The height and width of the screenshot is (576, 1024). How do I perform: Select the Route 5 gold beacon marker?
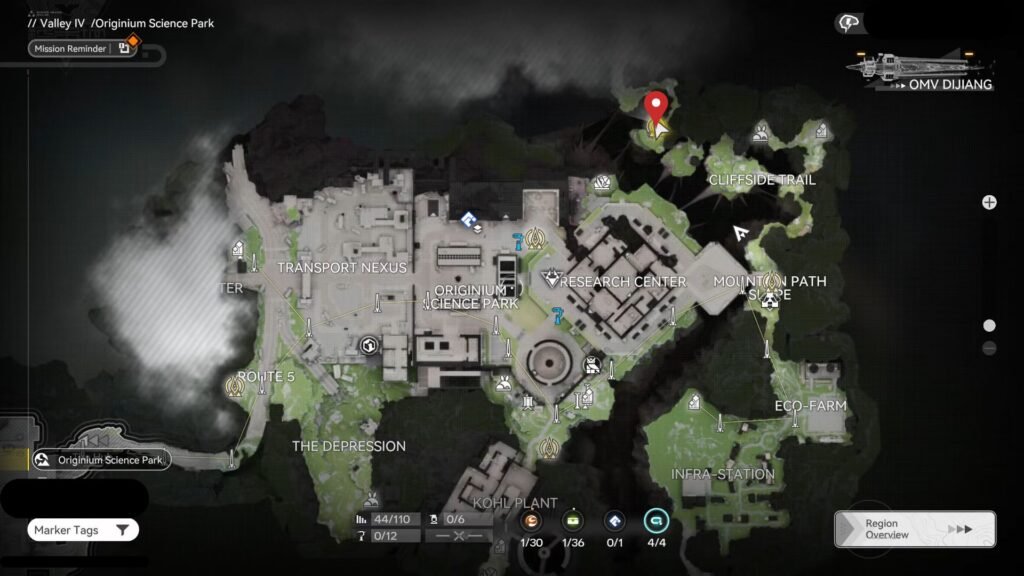tap(237, 383)
